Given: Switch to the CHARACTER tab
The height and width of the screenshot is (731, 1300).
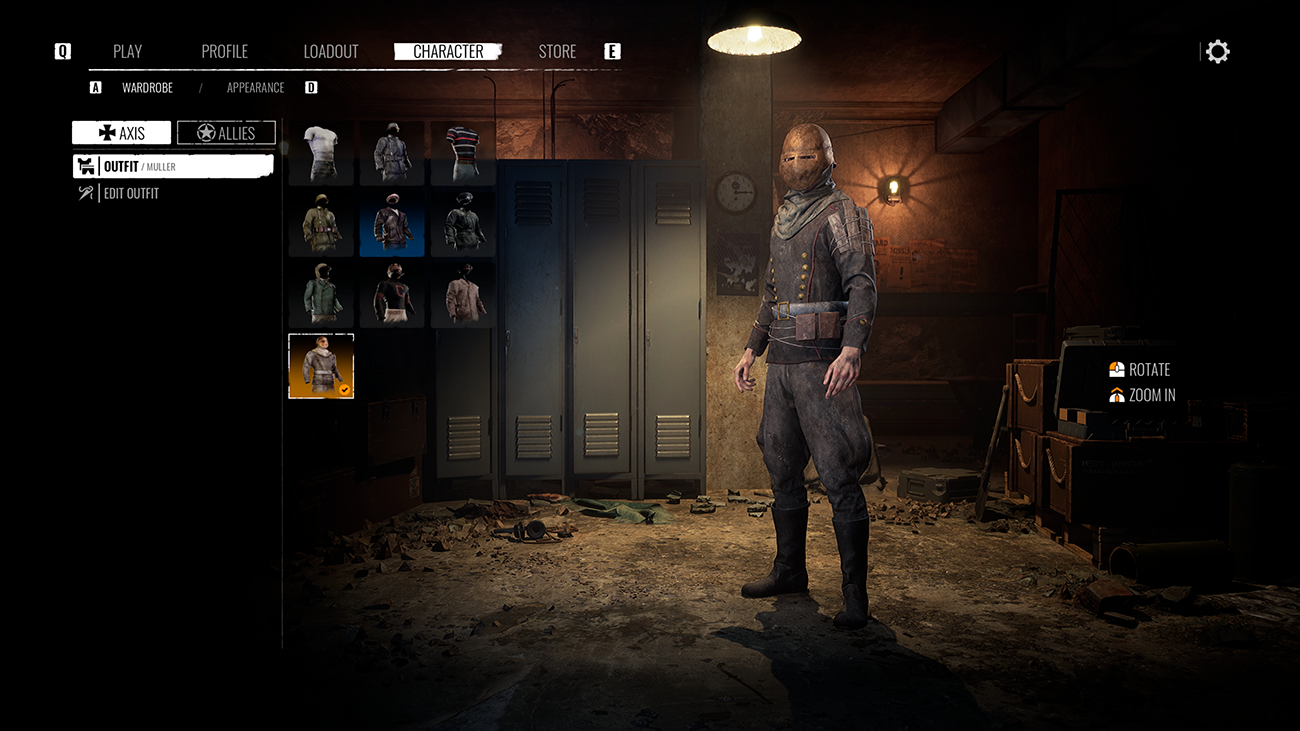Looking at the screenshot, I should click(x=448, y=50).
